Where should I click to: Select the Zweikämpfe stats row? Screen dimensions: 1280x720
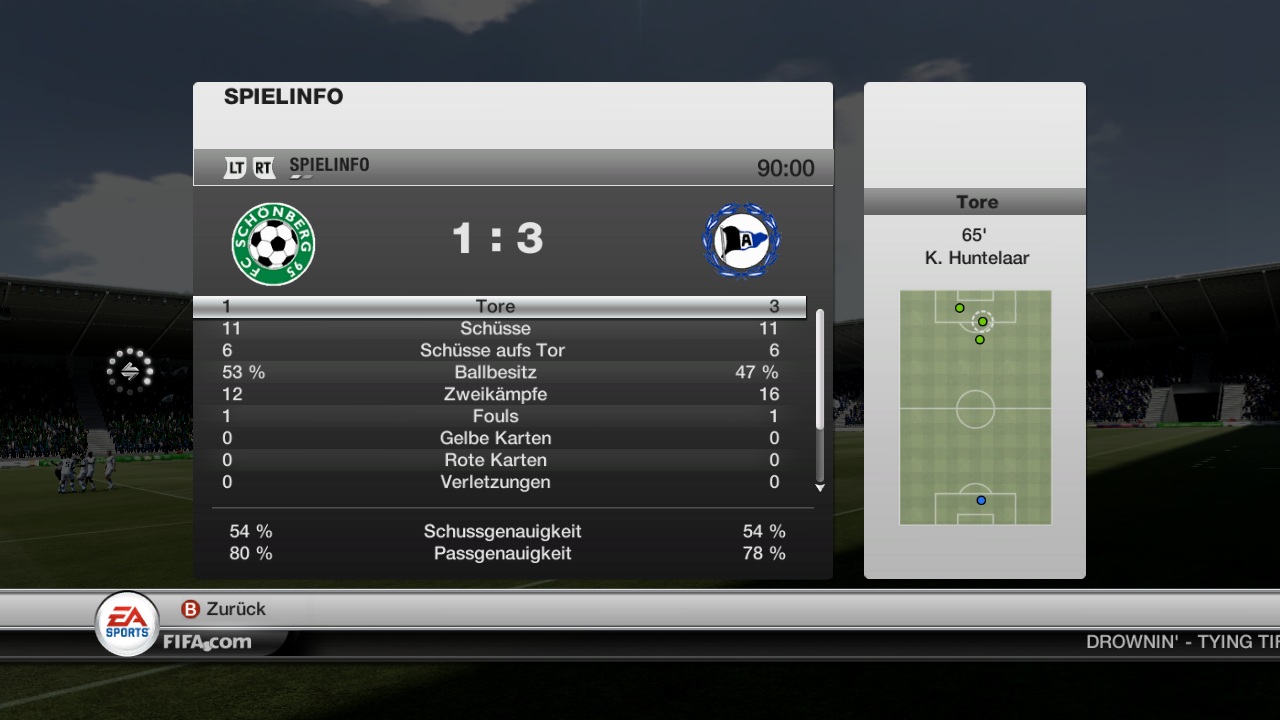[x=498, y=394]
